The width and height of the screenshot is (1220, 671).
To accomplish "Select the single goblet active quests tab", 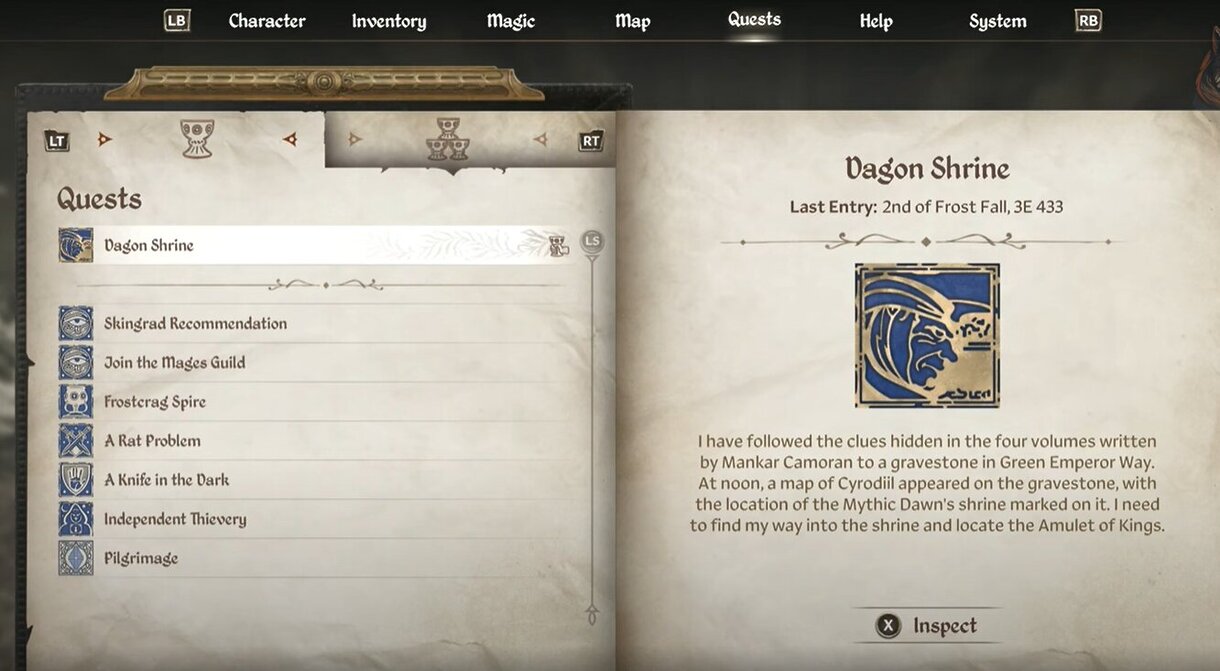I will [x=197, y=139].
